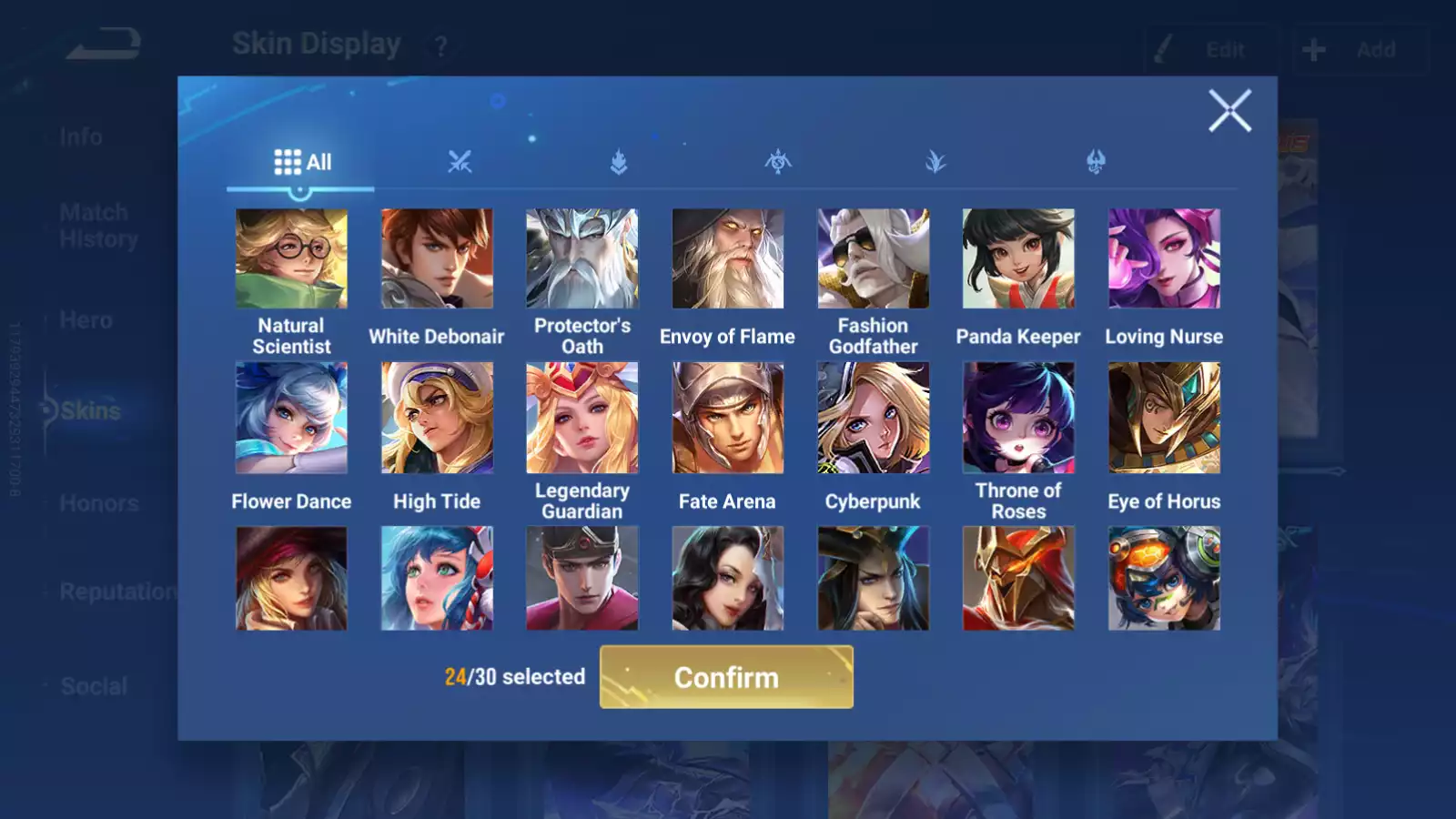Viewport: 1456px width, 819px height.
Task: Select the Legendary Guardian skin
Action: (582, 419)
